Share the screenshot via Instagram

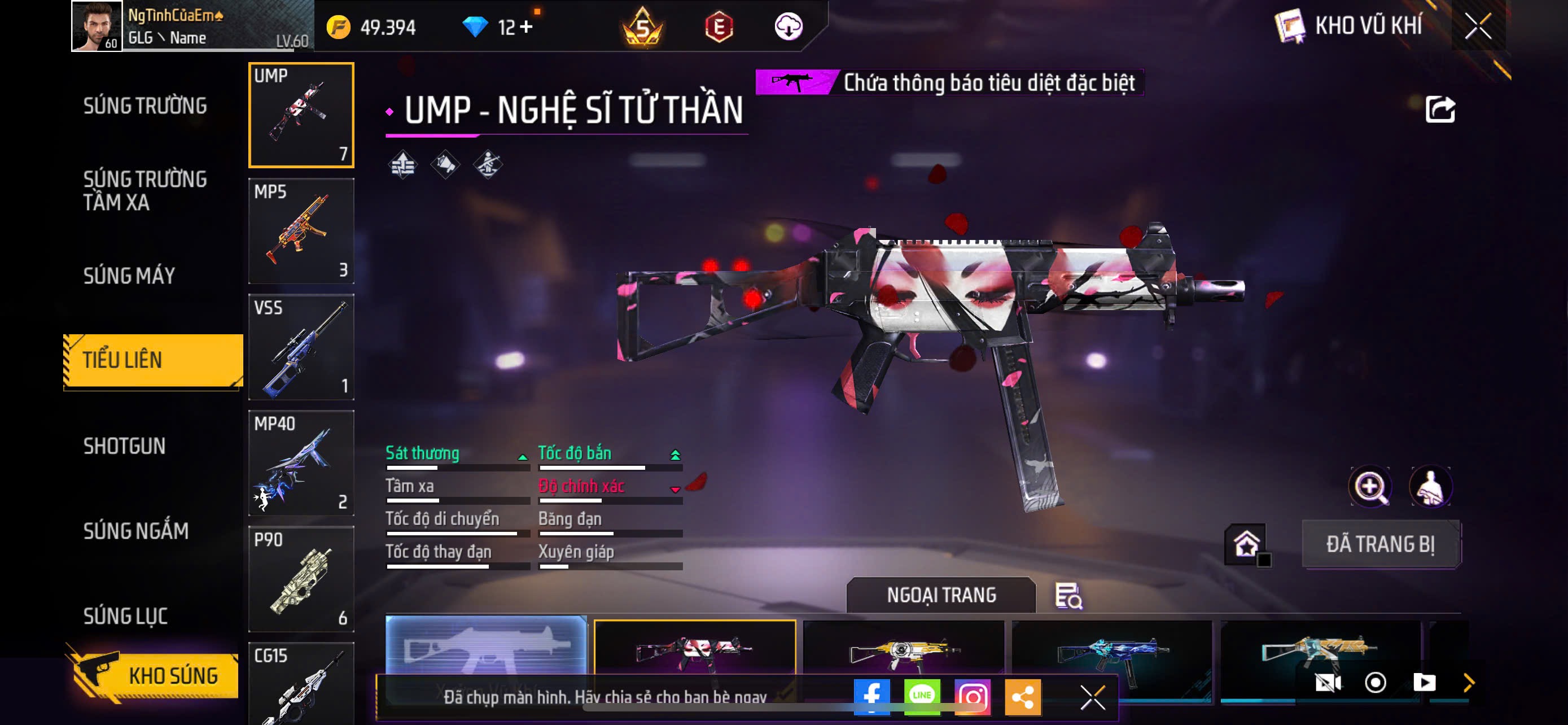[x=972, y=696]
